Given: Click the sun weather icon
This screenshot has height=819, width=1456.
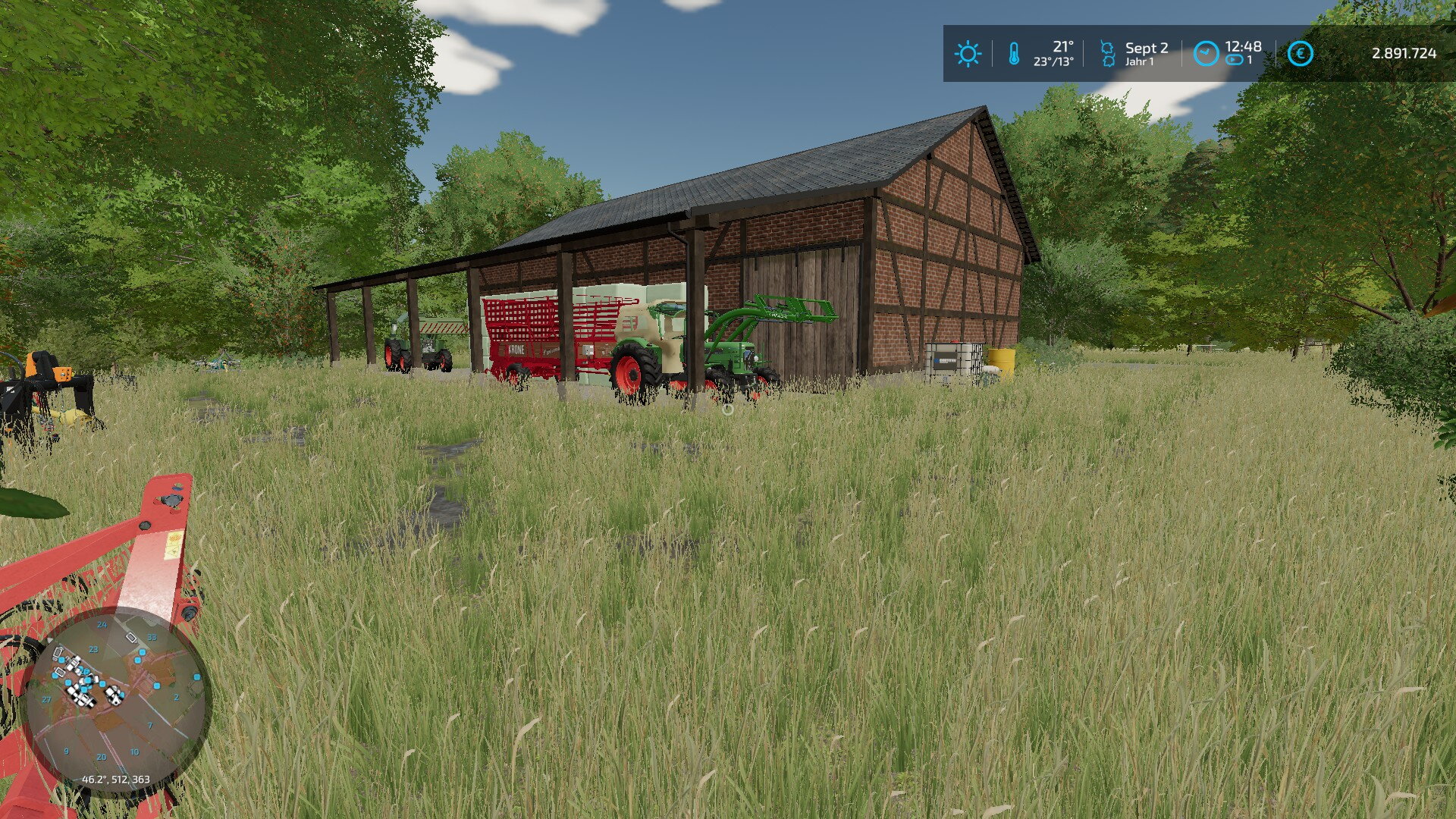Looking at the screenshot, I should tap(968, 54).
